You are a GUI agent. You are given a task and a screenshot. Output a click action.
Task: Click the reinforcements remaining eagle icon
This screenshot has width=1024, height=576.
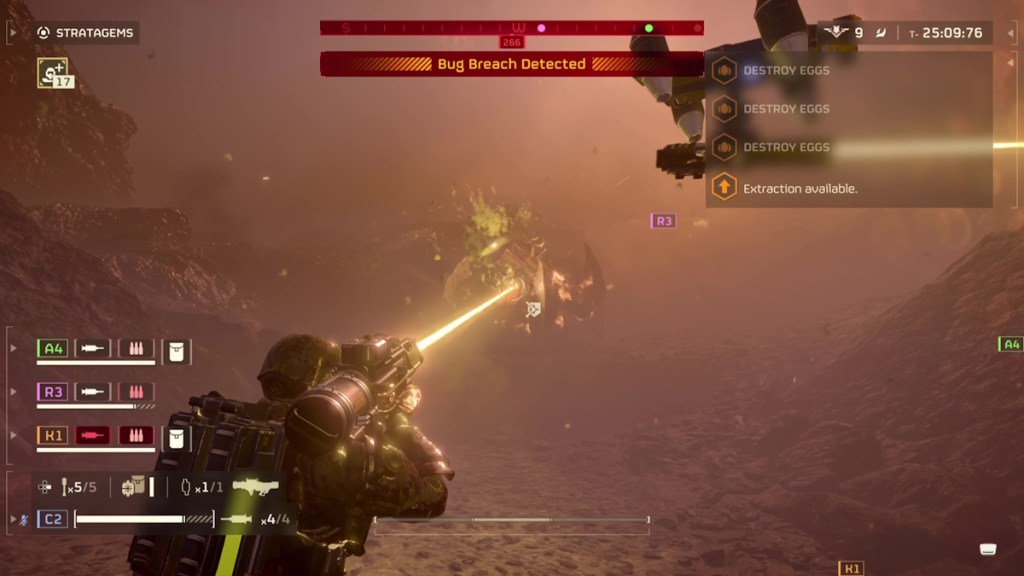click(x=836, y=33)
